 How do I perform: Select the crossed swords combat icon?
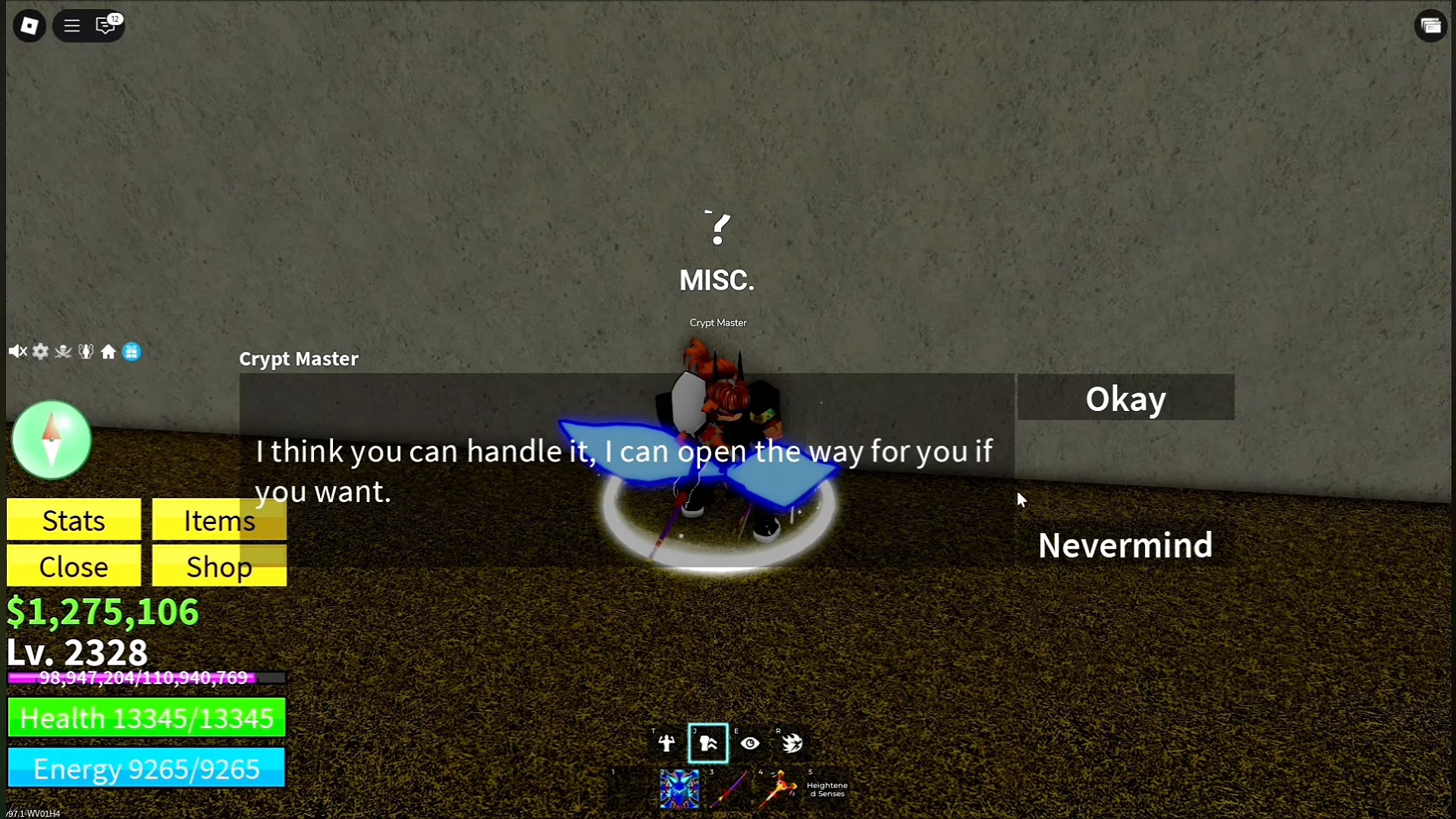[63, 351]
